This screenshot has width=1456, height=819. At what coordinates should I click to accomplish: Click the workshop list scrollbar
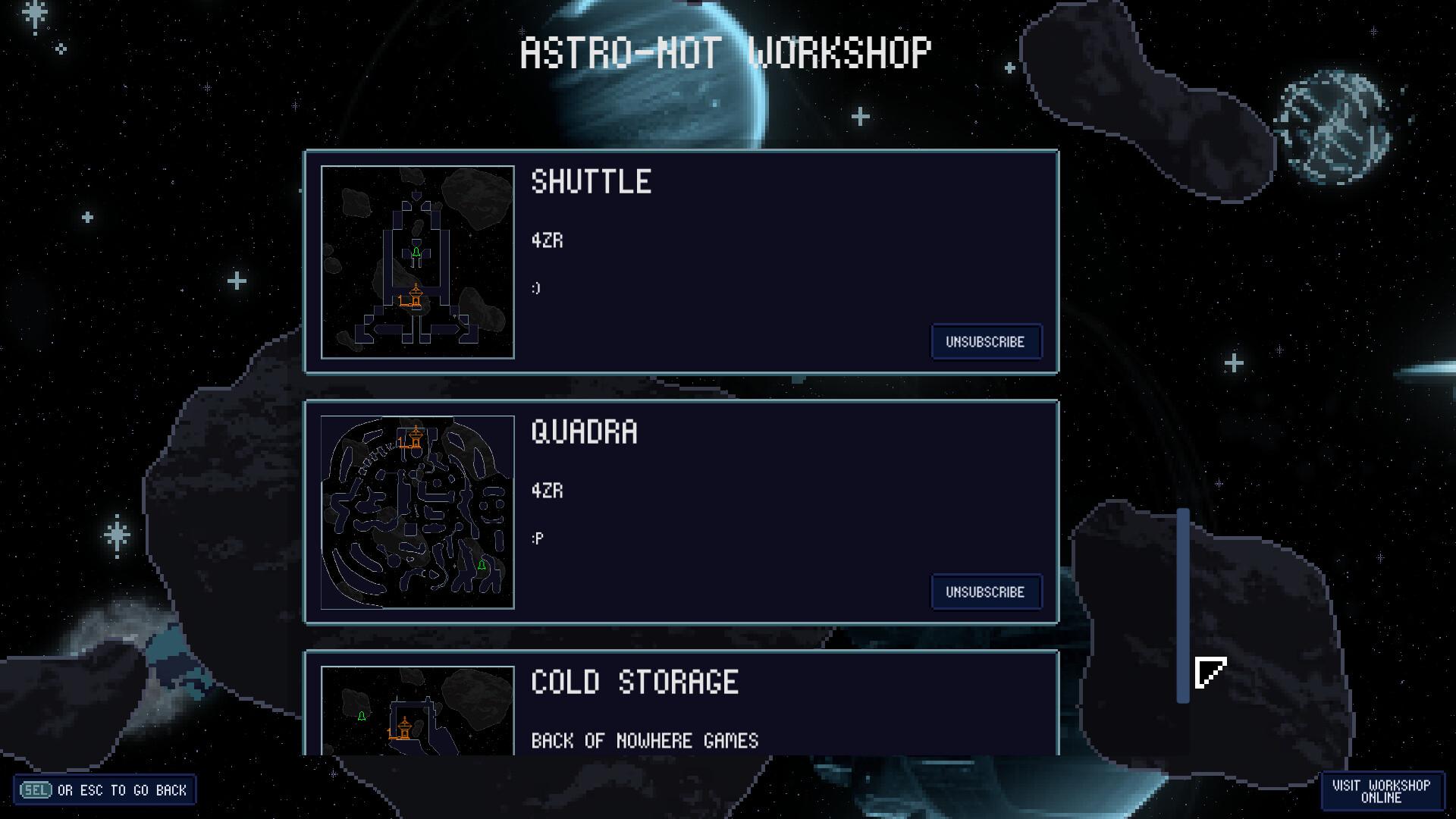click(x=1185, y=607)
